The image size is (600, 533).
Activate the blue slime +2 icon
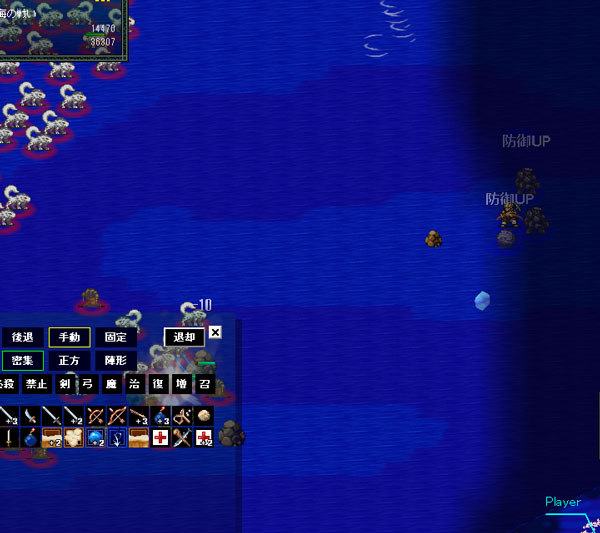tap(96, 437)
